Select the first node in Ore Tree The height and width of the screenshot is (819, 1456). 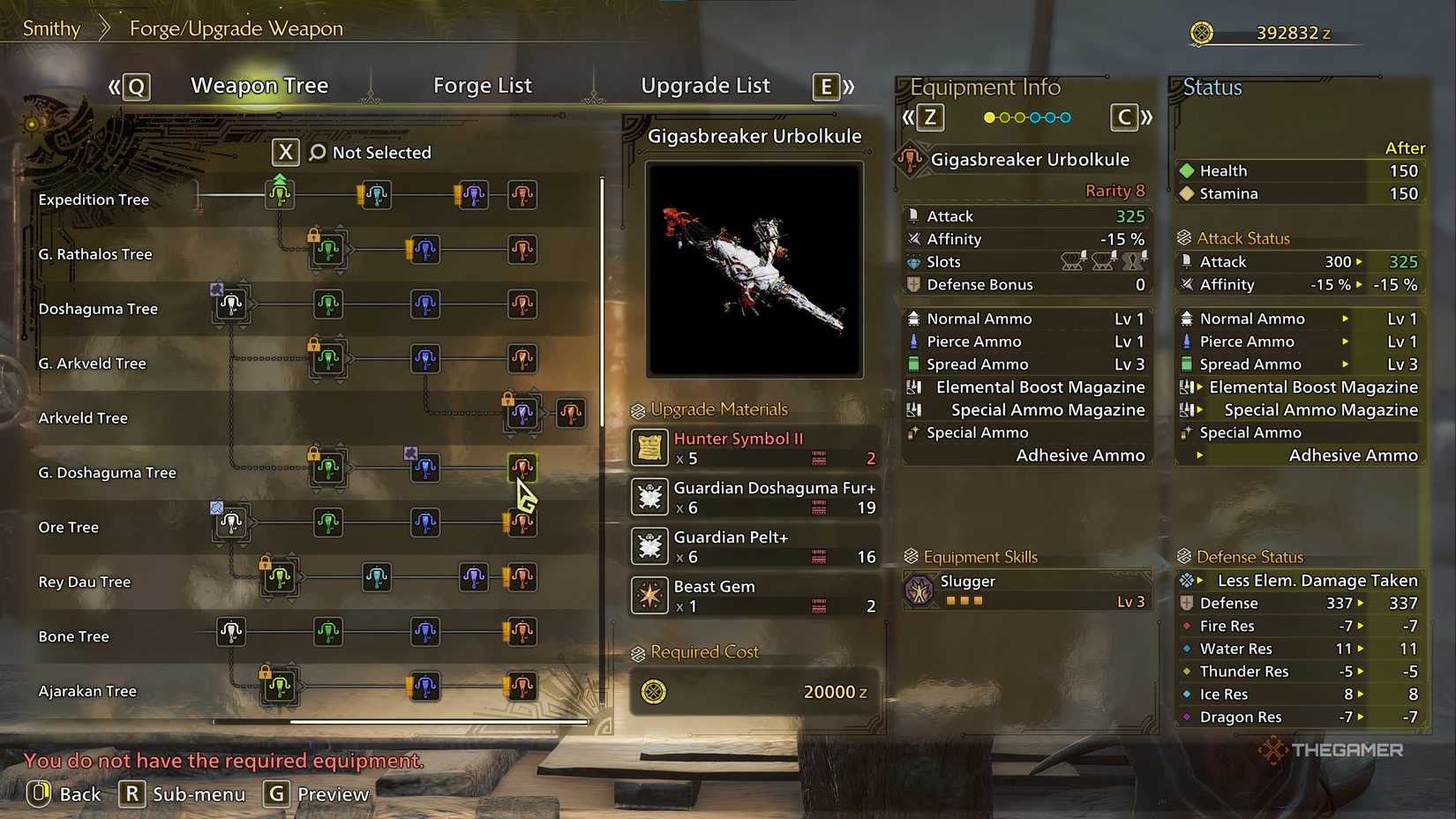[230, 522]
